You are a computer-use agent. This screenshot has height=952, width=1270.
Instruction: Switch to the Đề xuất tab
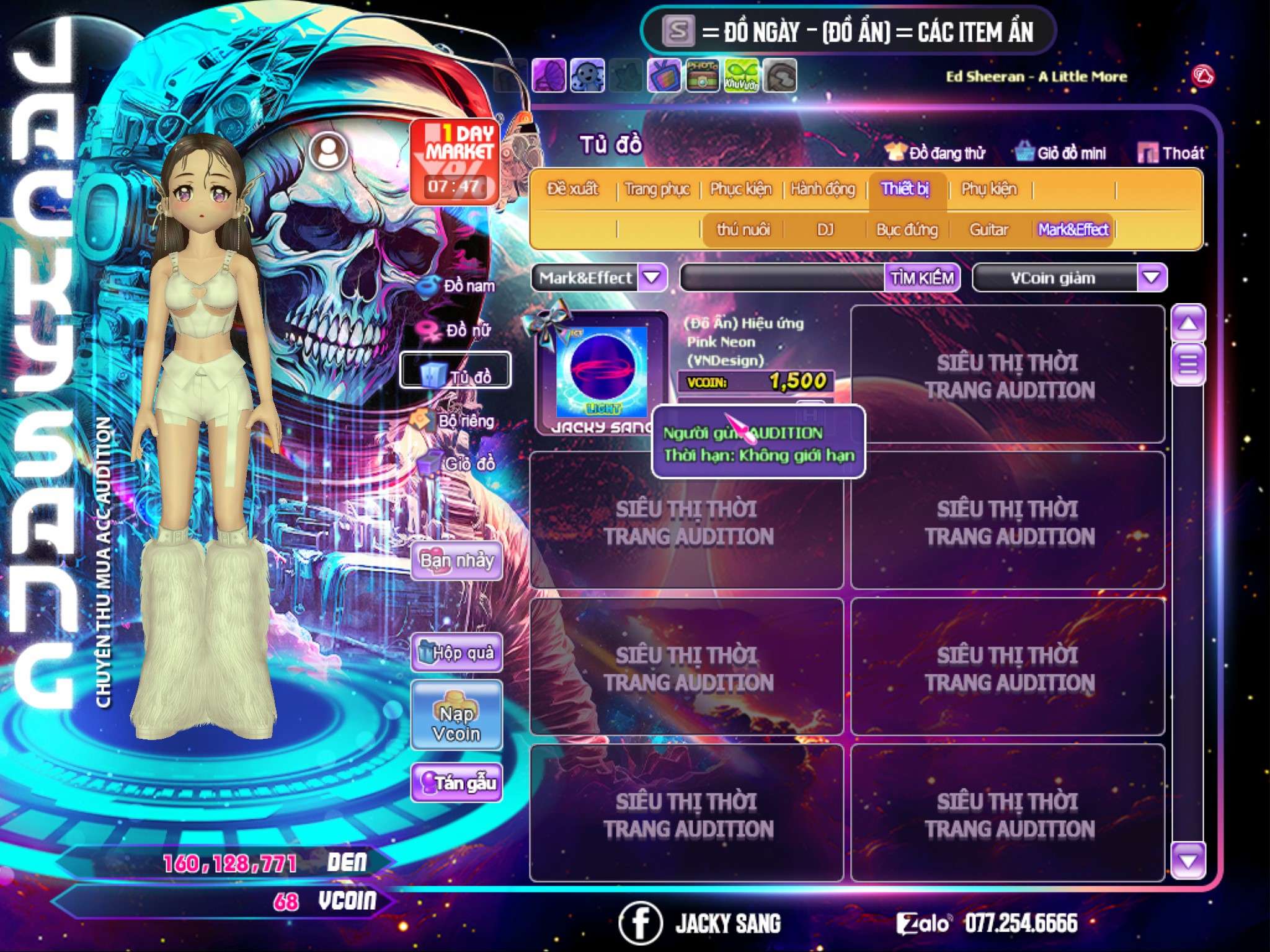[572, 189]
